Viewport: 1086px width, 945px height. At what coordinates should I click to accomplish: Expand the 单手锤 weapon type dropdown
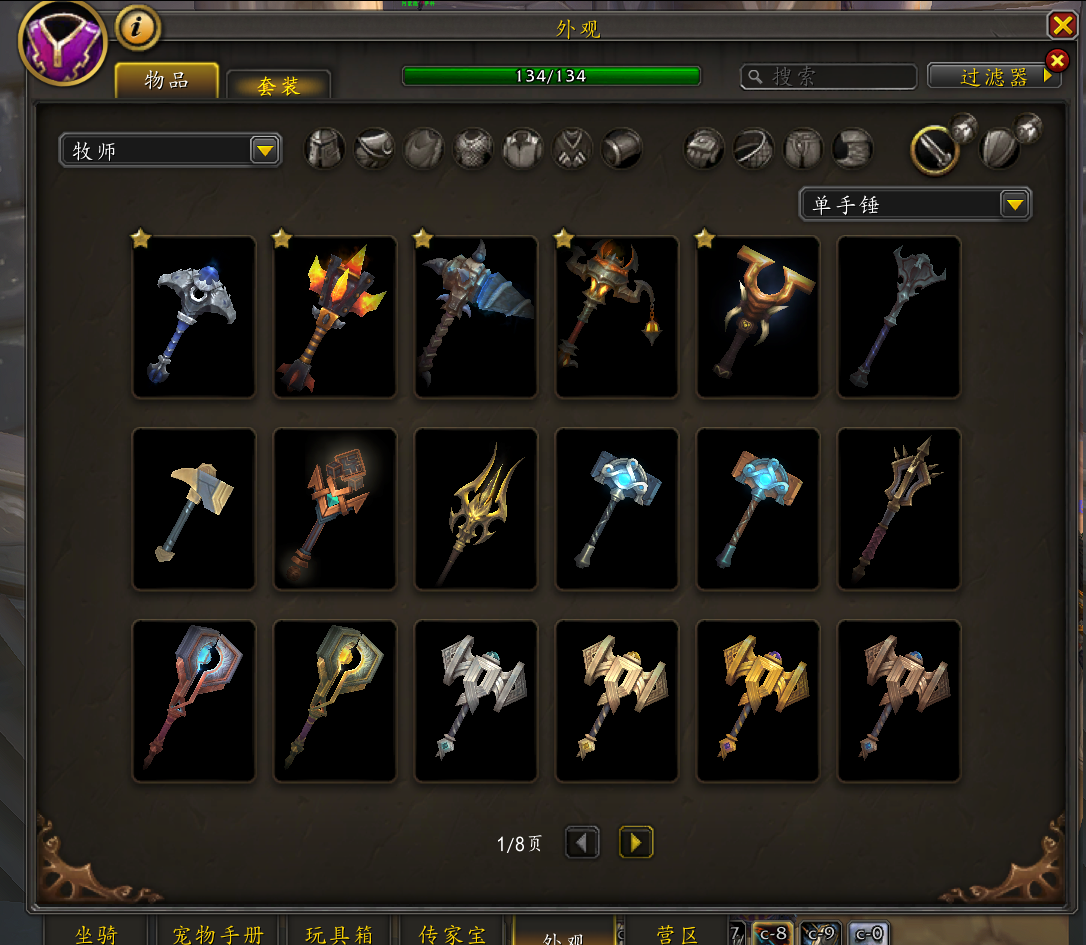pyautogui.click(x=915, y=205)
